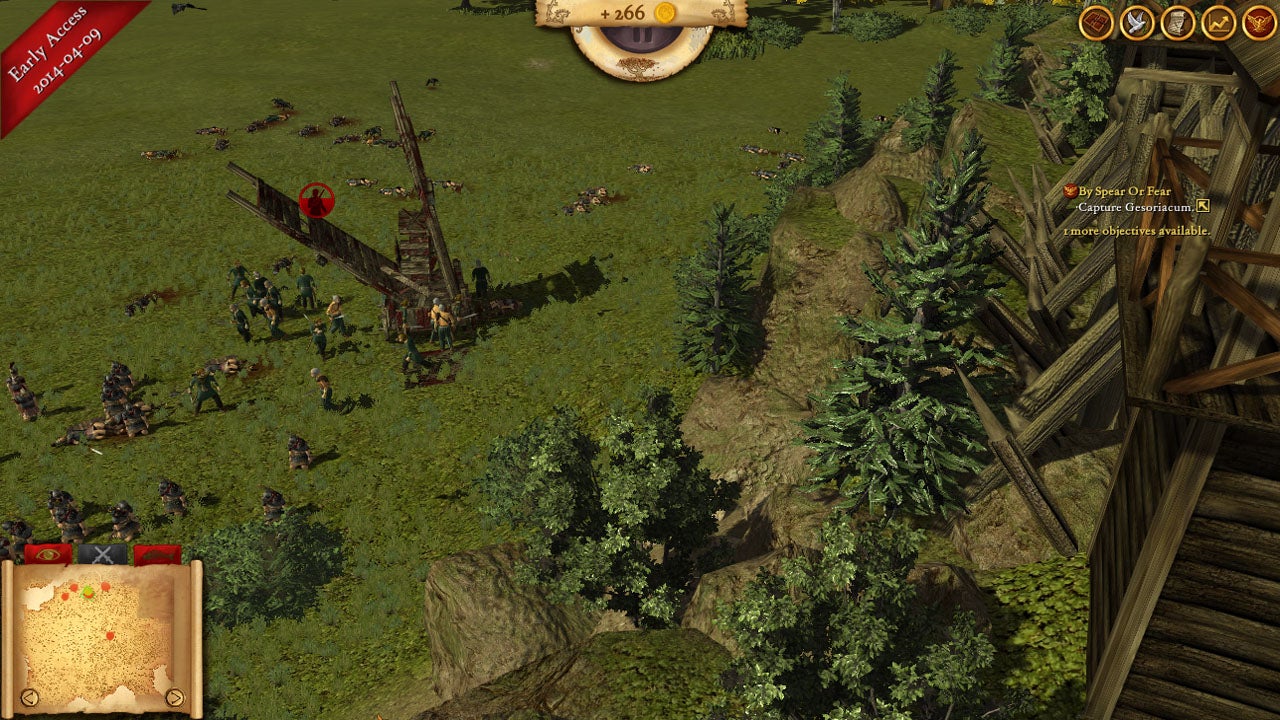
Task: Click the minimap's left arrow button
Action: (29, 697)
